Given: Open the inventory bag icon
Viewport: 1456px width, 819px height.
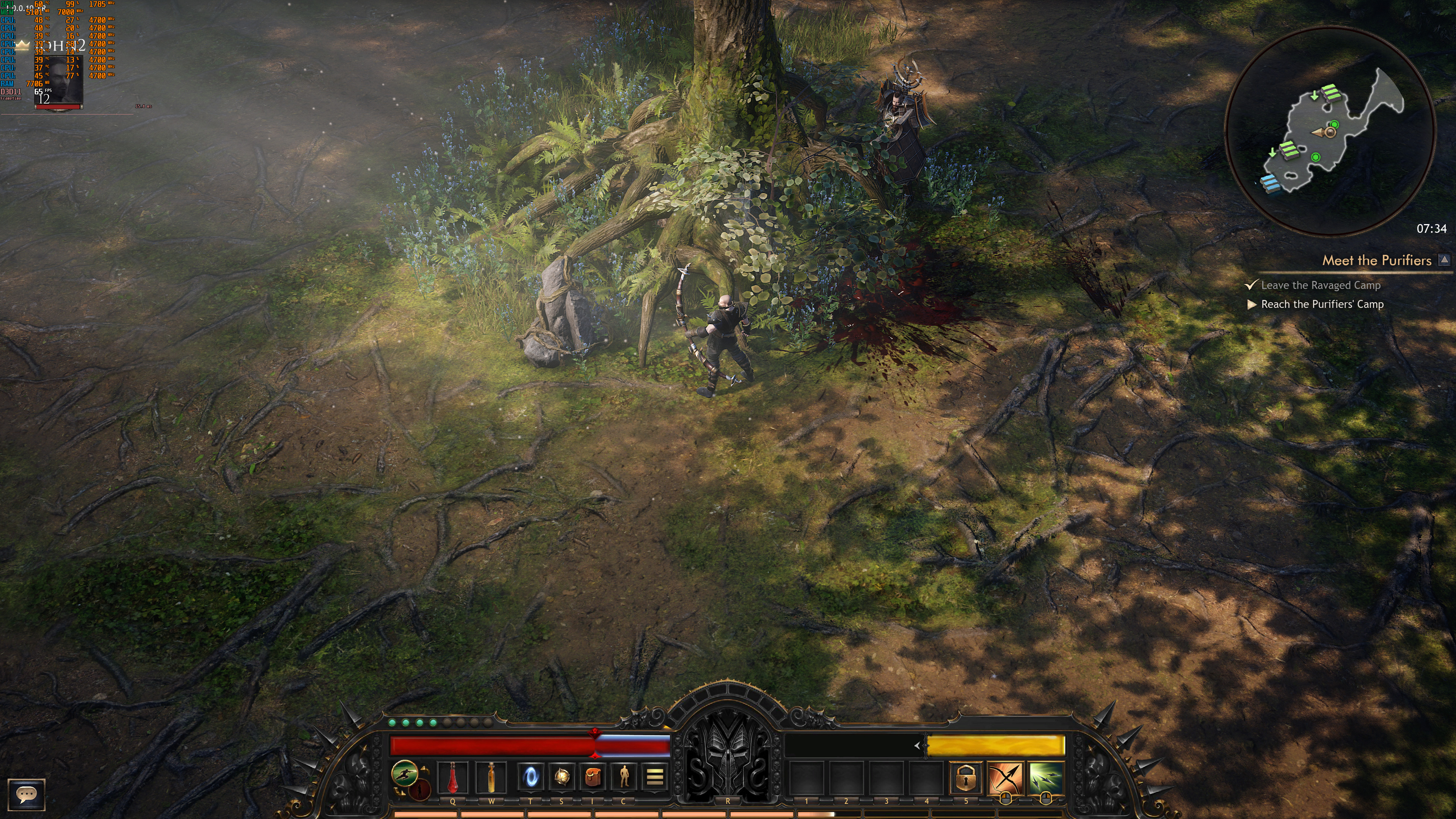Looking at the screenshot, I should [x=592, y=777].
